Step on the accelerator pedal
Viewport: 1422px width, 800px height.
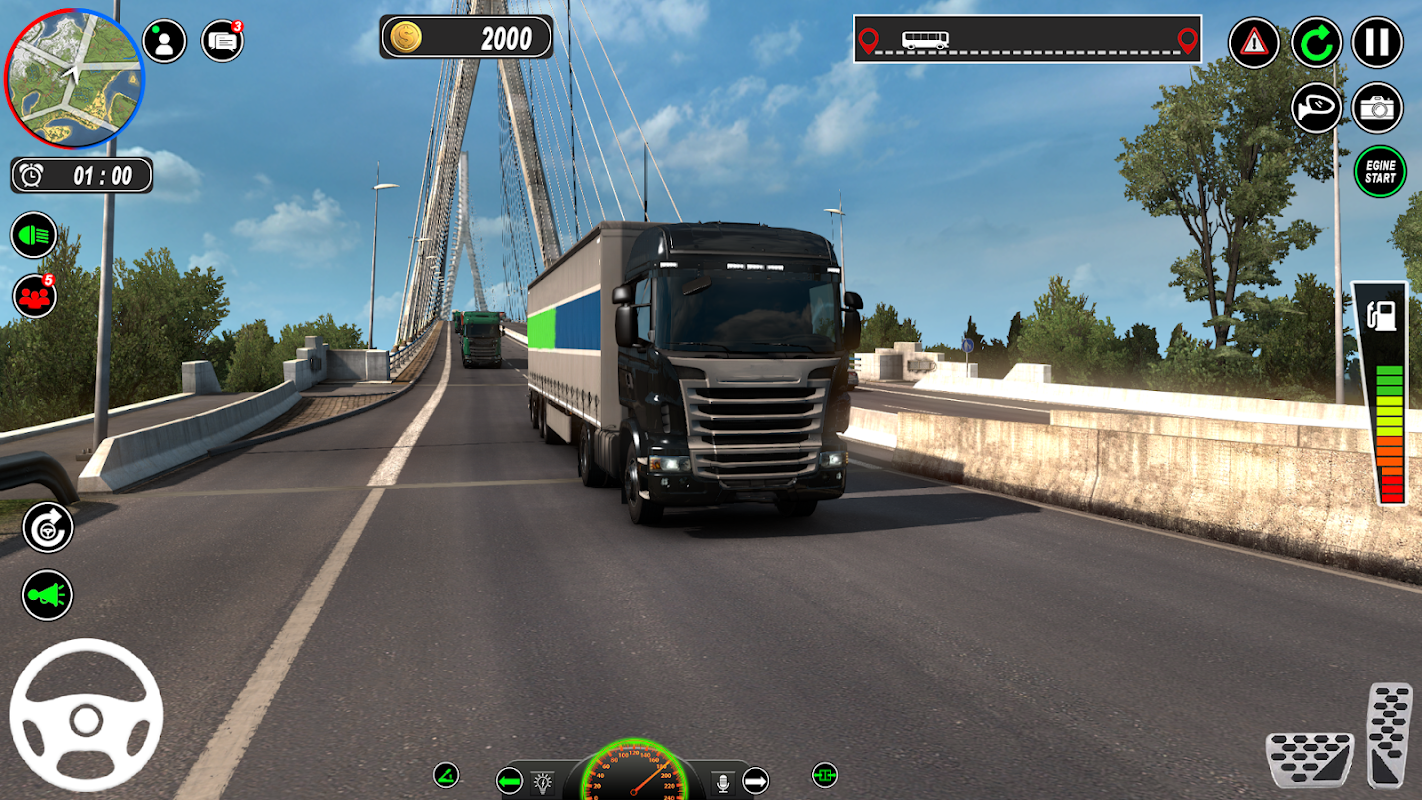coord(1390,734)
